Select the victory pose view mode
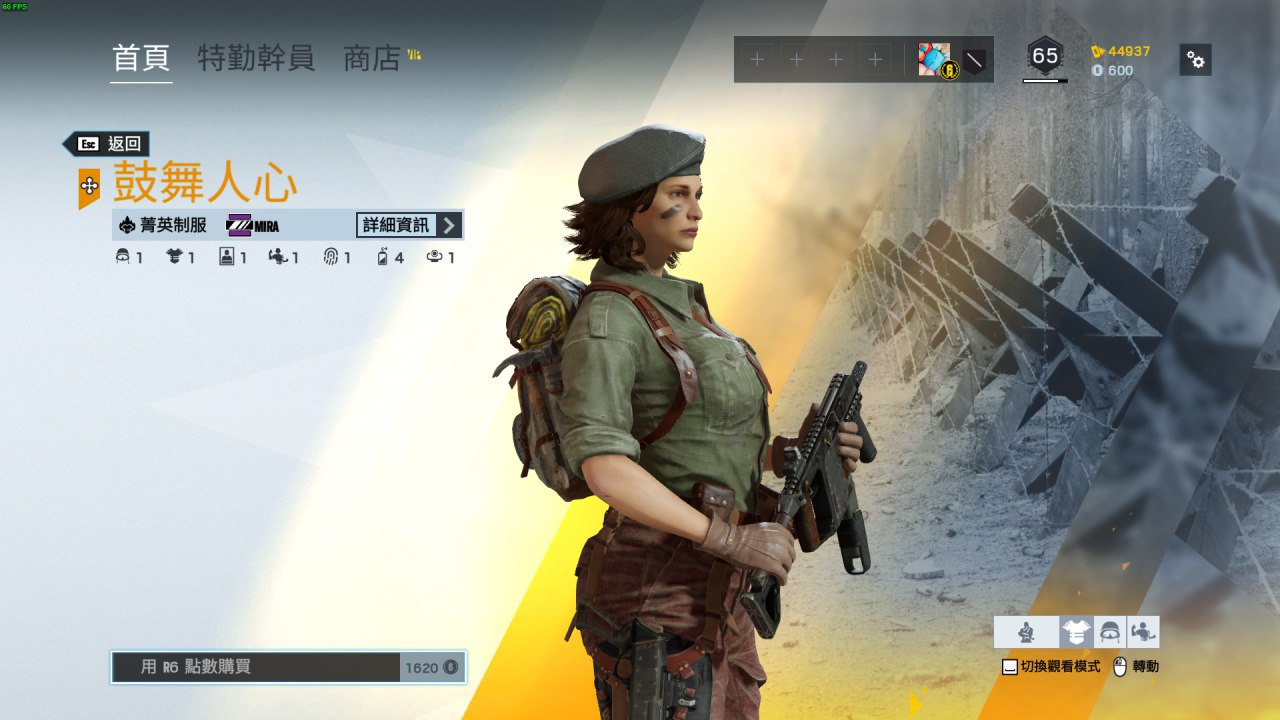This screenshot has width=1280, height=720. (1143, 632)
